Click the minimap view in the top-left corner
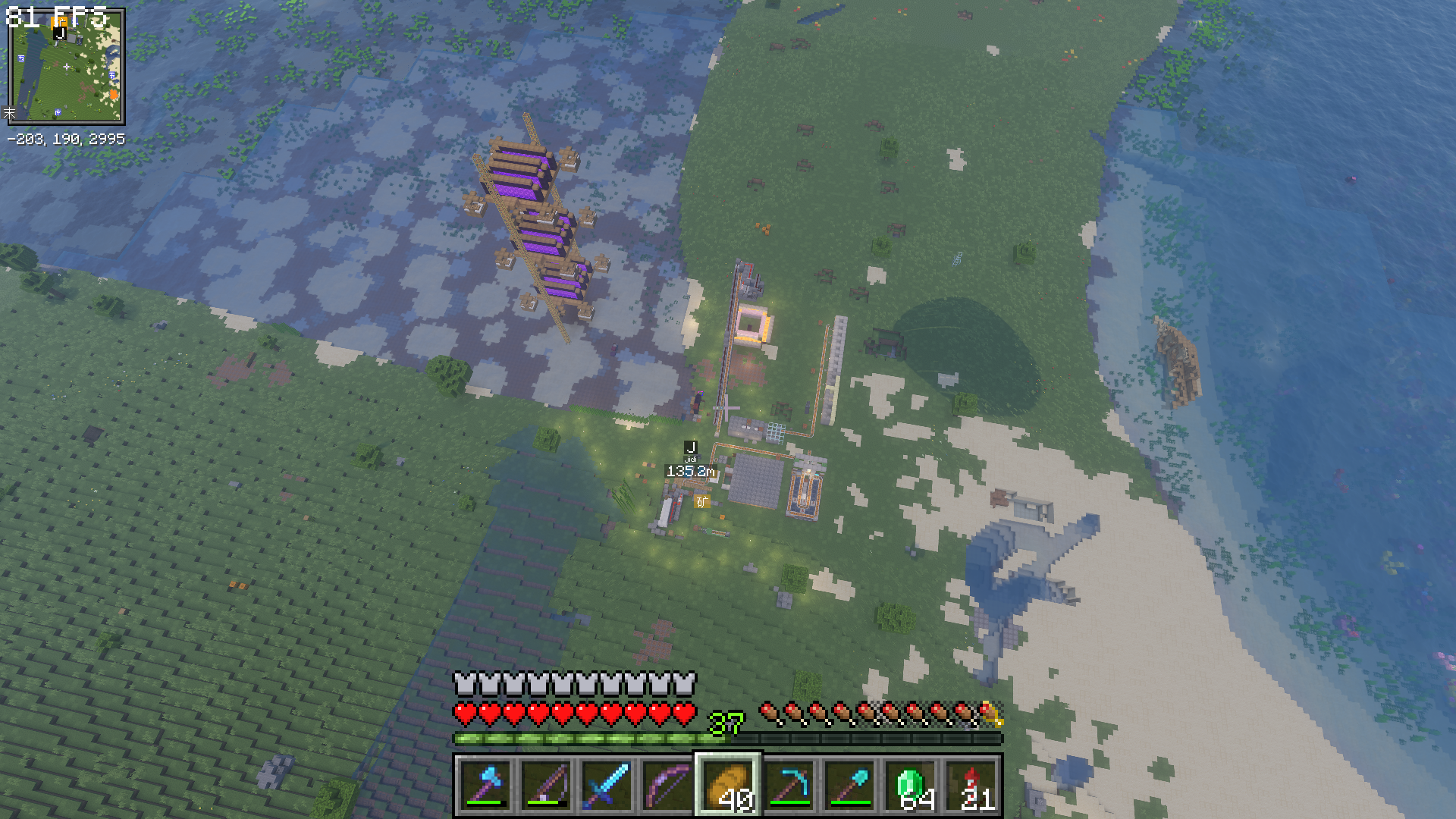Viewport: 1456px width, 819px height. [x=68, y=68]
